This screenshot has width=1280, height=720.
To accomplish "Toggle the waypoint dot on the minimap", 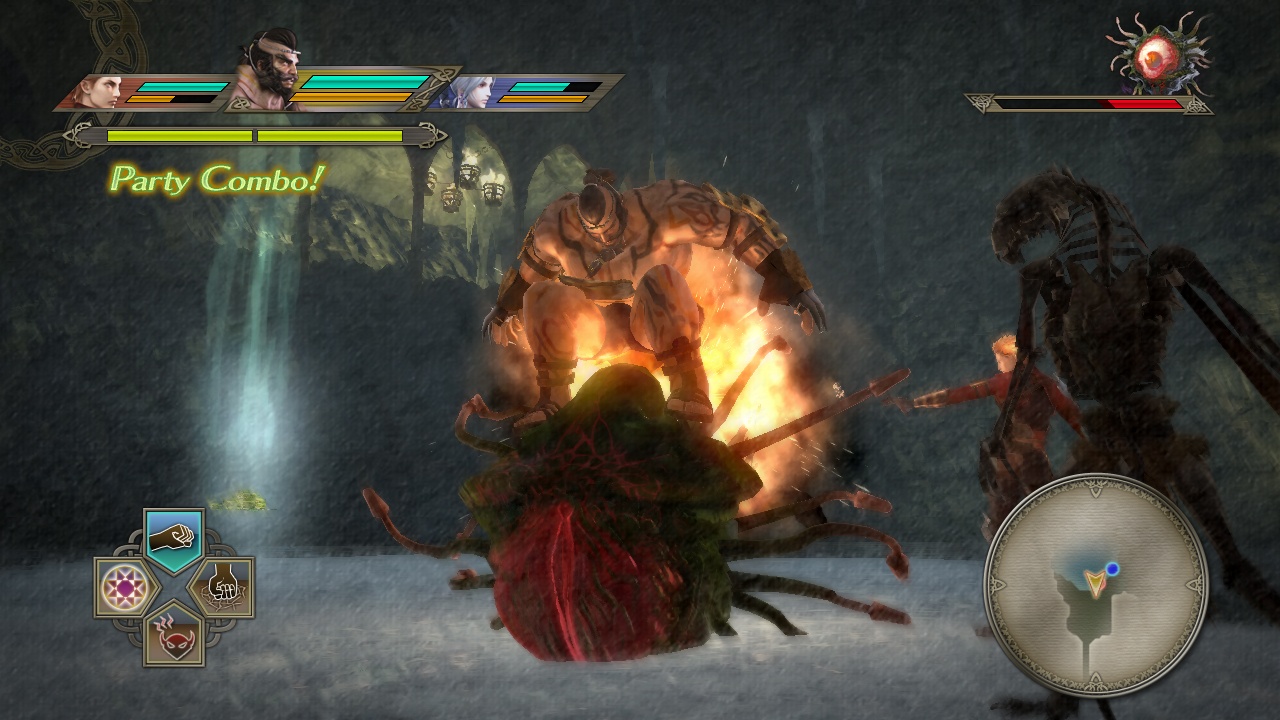I will 1113,569.
